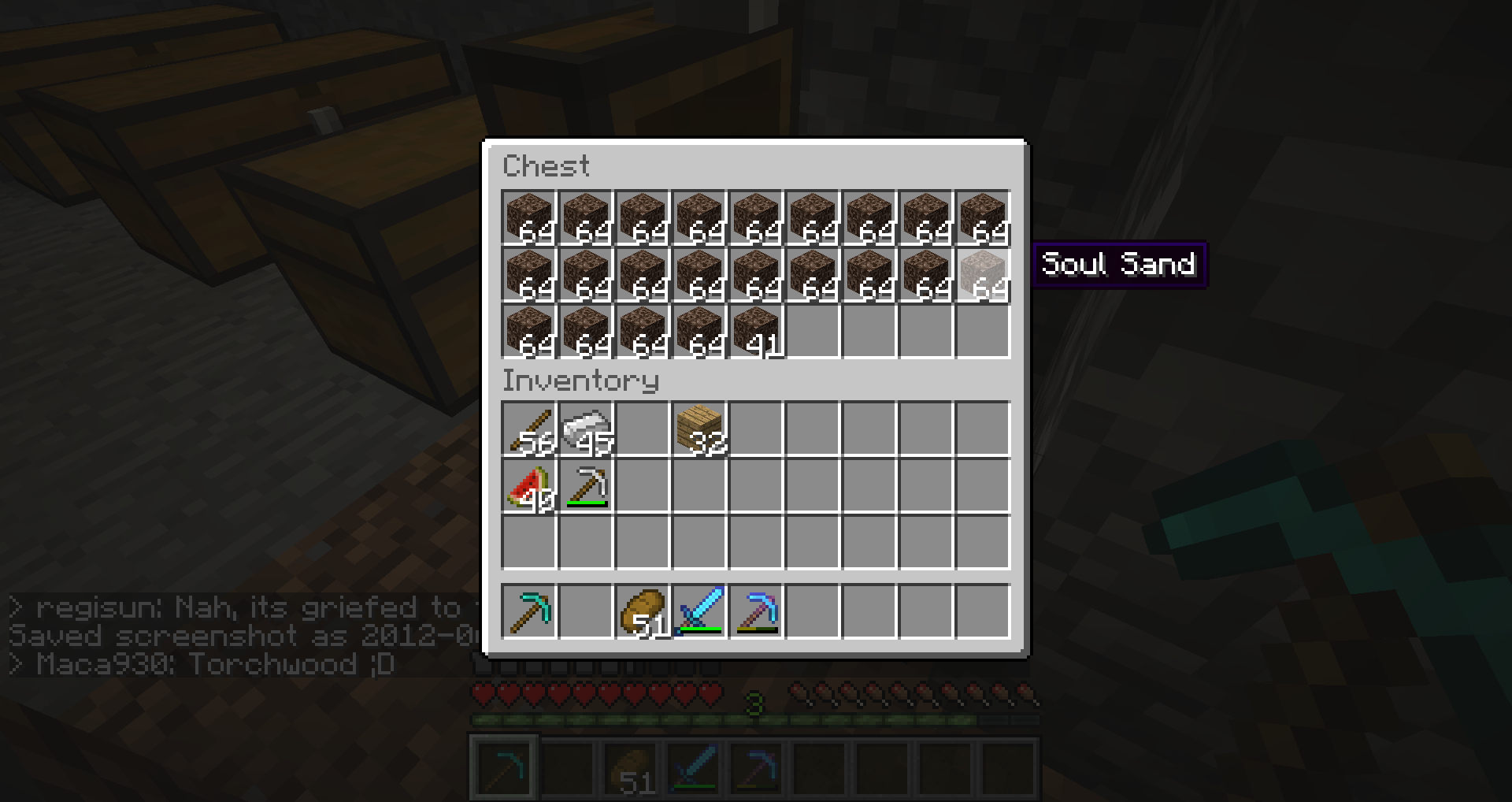This screenshot has height=802, width=1512.
Task: Take the highlighted Soul Sand stack
Action: tap(983, 275)
